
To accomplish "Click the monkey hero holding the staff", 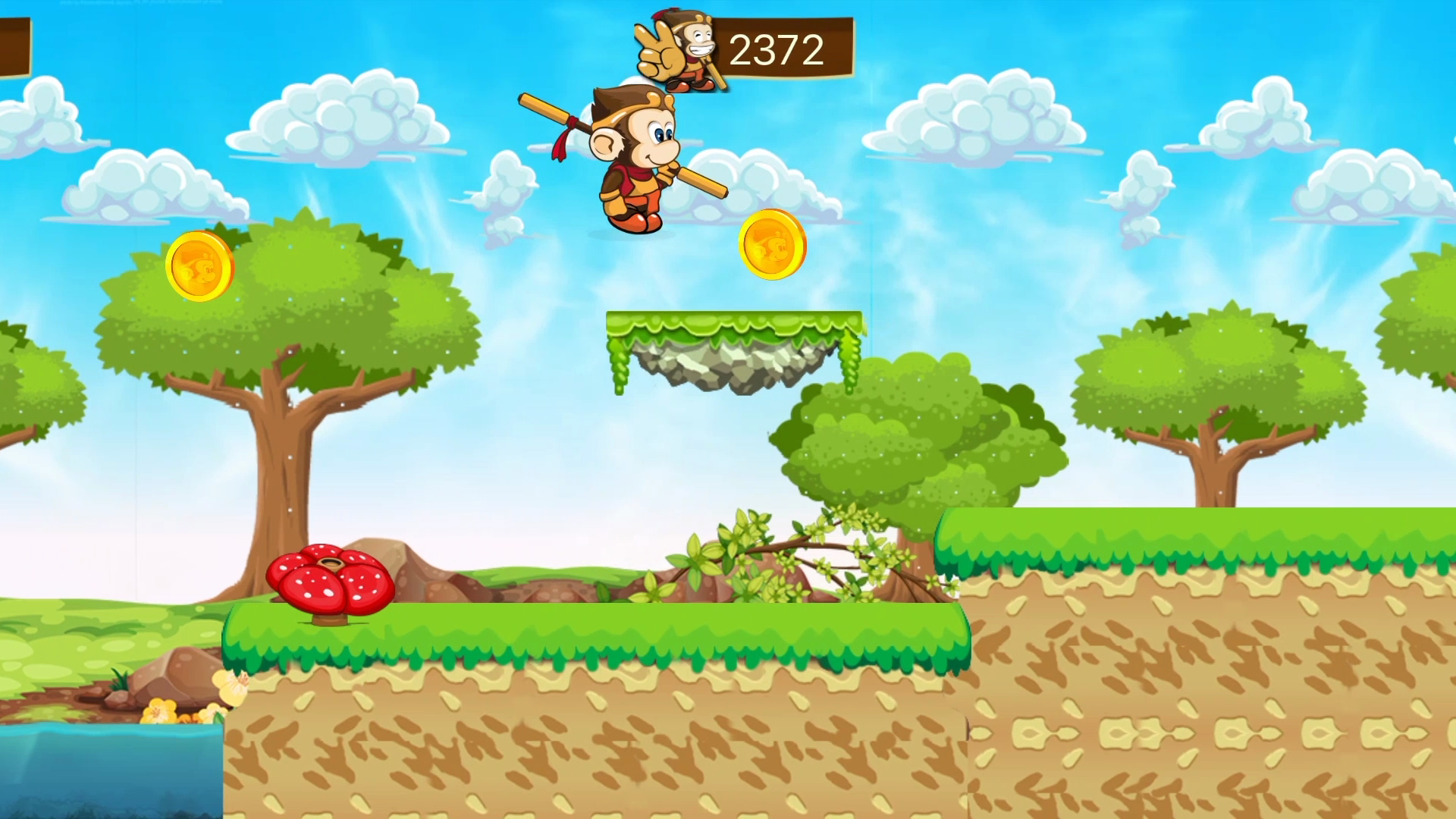I will pyautogui.click(x=637, y=159).
